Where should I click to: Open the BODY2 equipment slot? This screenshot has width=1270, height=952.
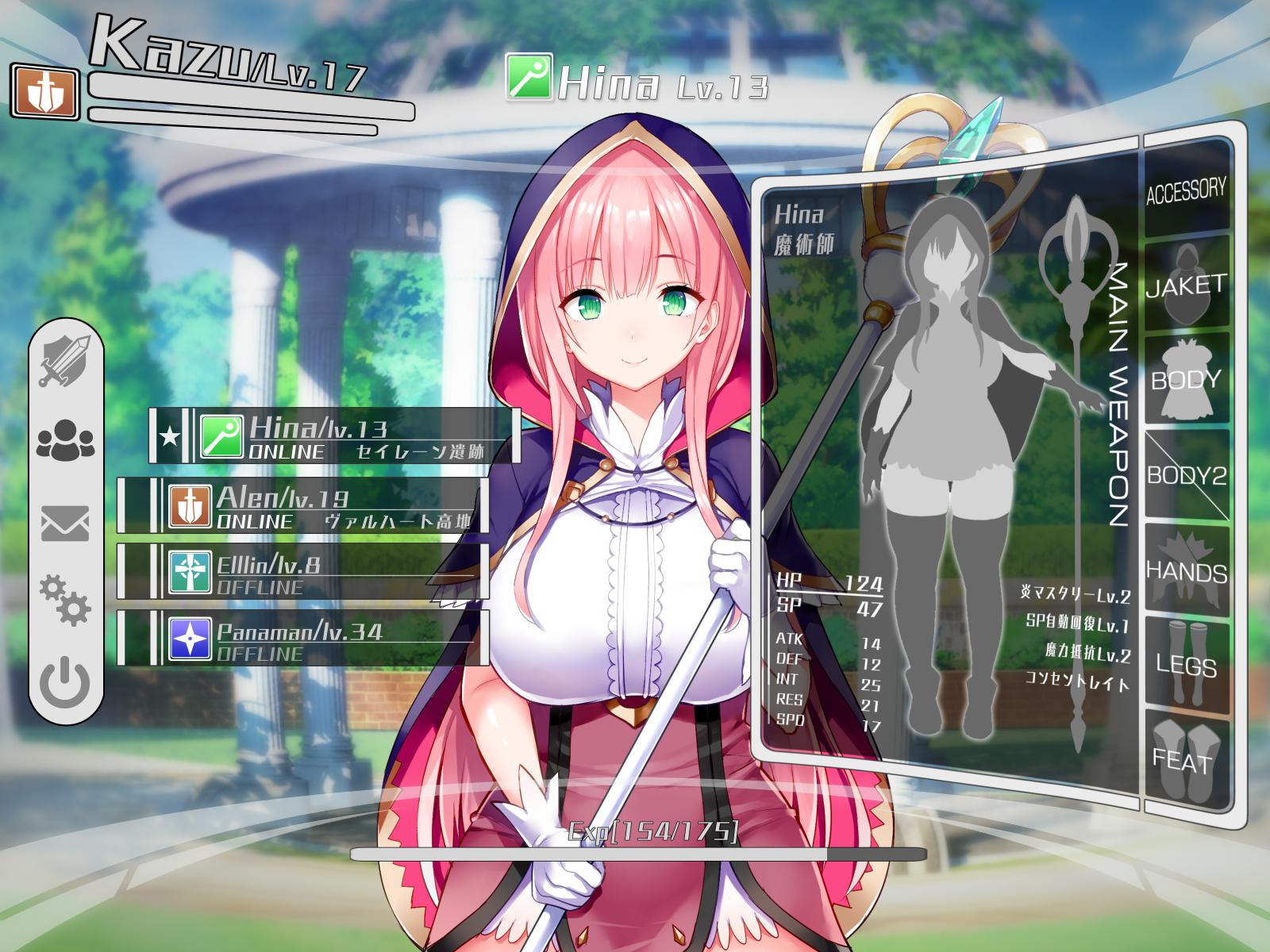coord(1186,474)
